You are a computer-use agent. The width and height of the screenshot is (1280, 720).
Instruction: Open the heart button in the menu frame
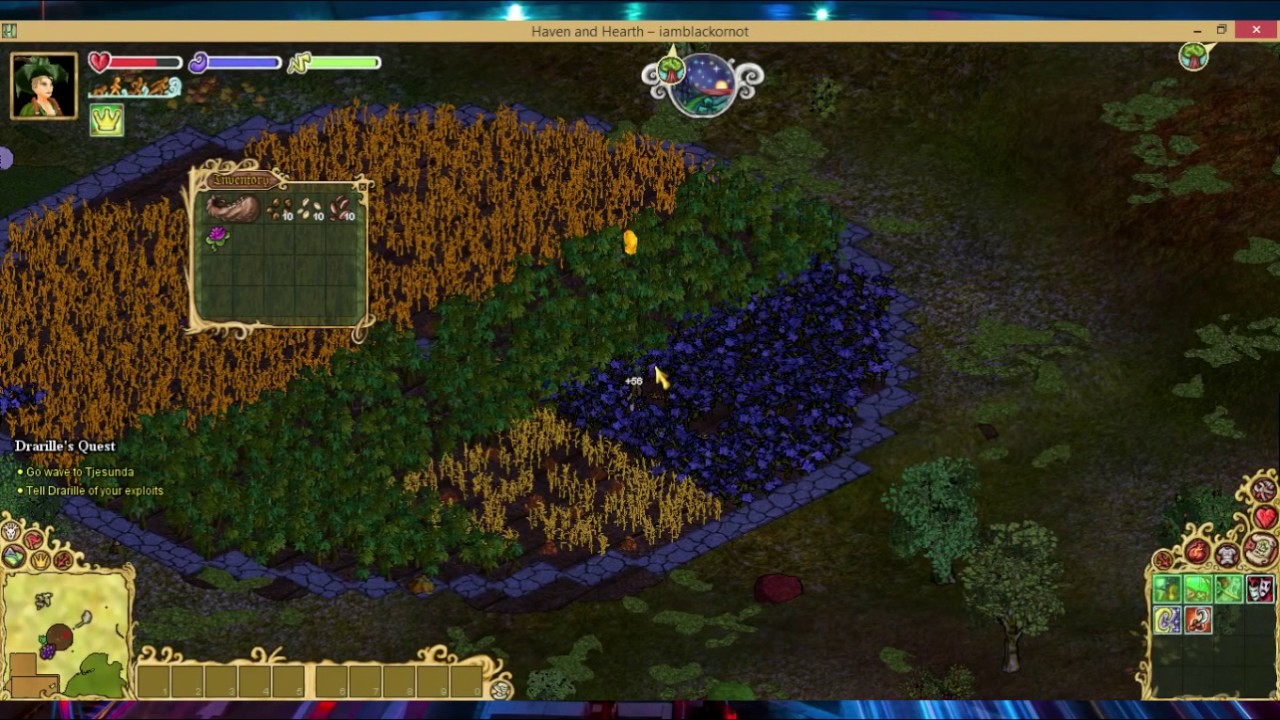(1266, 517)
